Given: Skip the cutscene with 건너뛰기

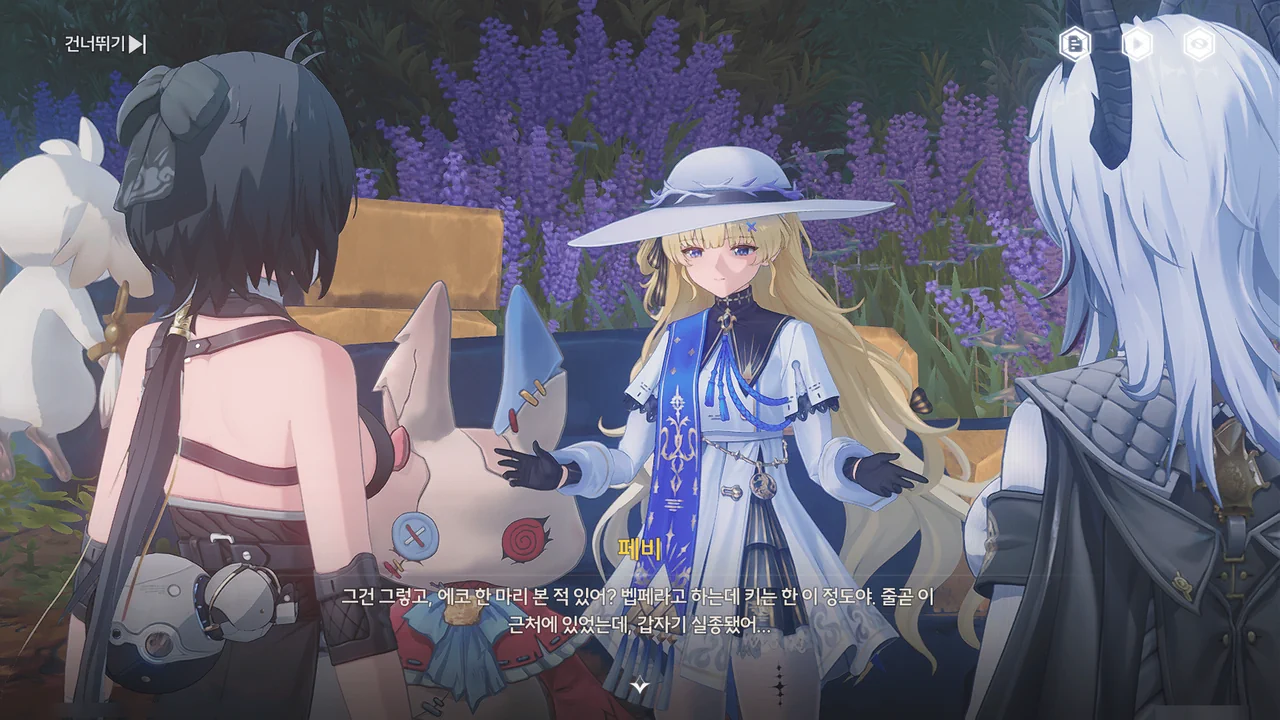Looking at the screenshot, I should [105, 44].
